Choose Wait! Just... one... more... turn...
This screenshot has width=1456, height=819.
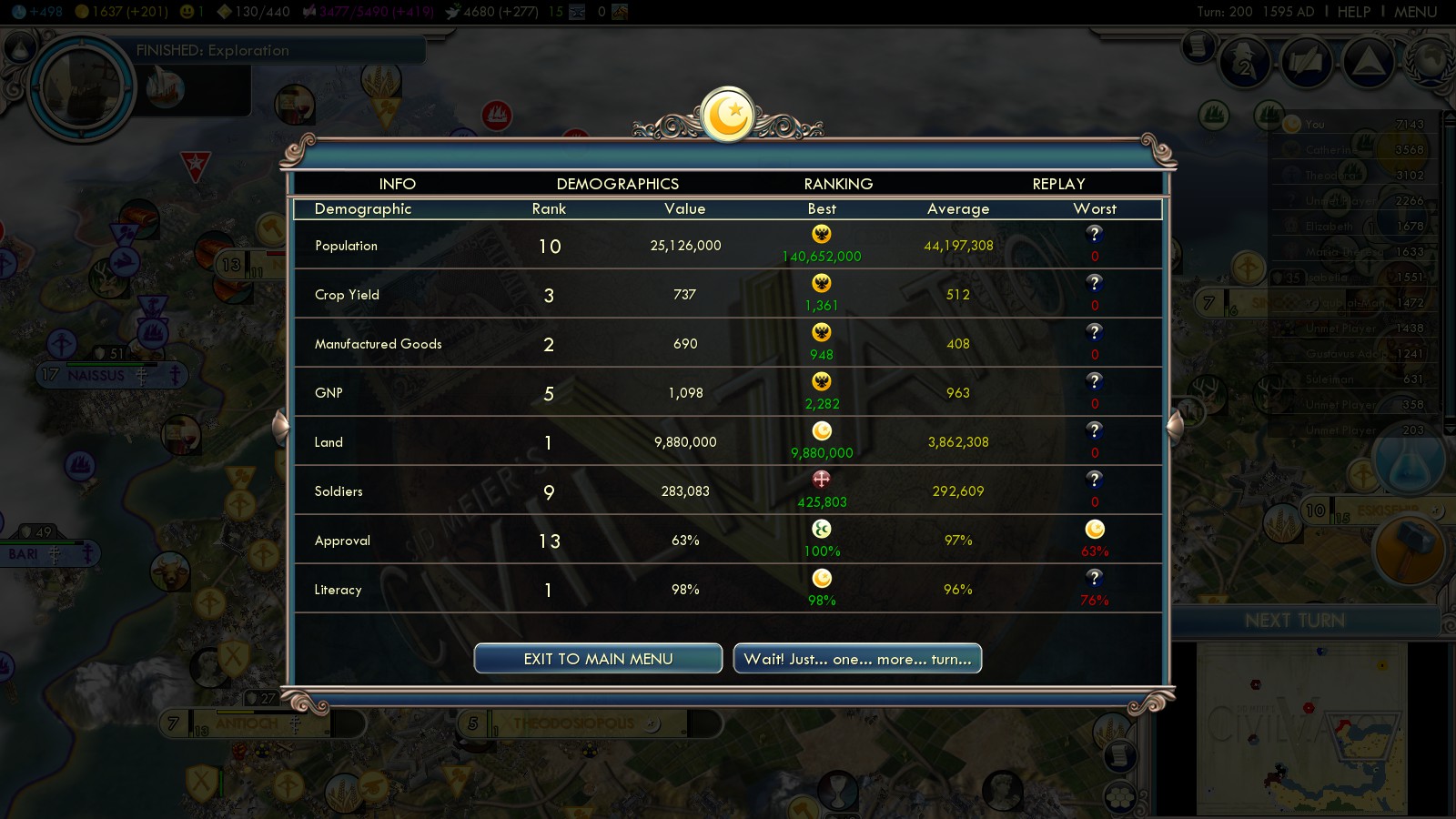click(857, 659)
